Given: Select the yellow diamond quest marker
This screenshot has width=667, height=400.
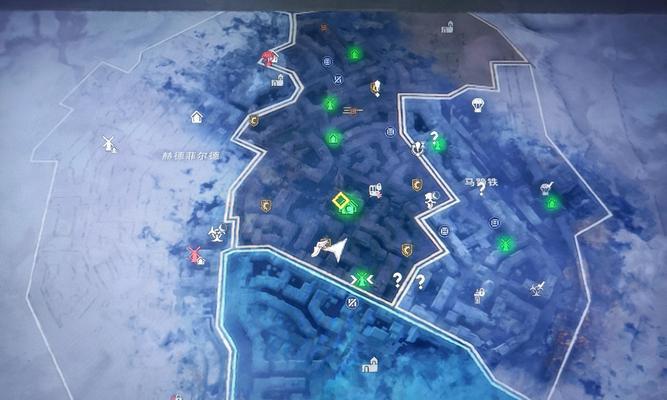Looking at the screenshot, I should tap(345, 204).
